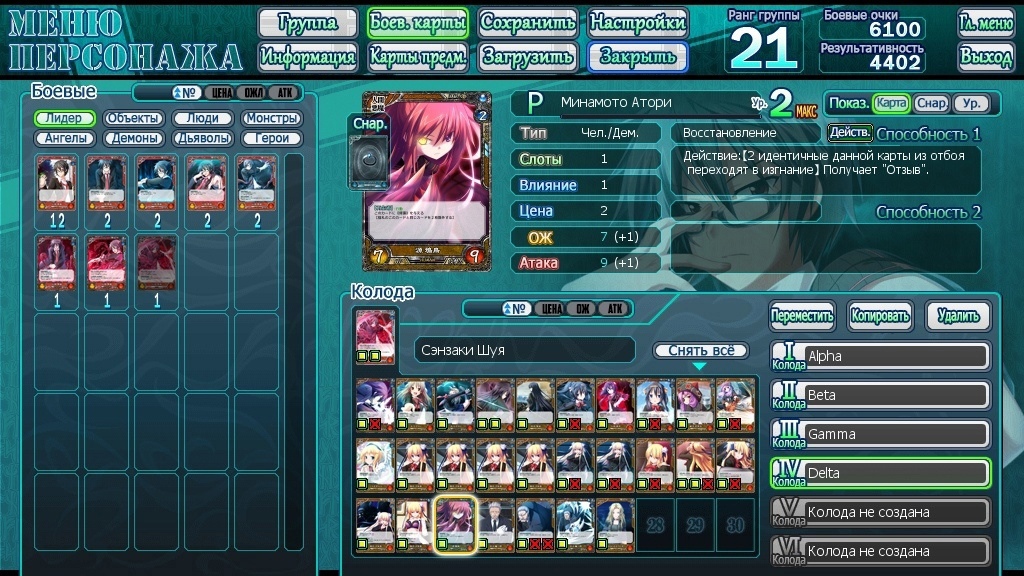Viewport: 1024px width, 576px height.
Task: Delete the deck with Удалить
Action: pyautogui.click(x=958, y=316)
